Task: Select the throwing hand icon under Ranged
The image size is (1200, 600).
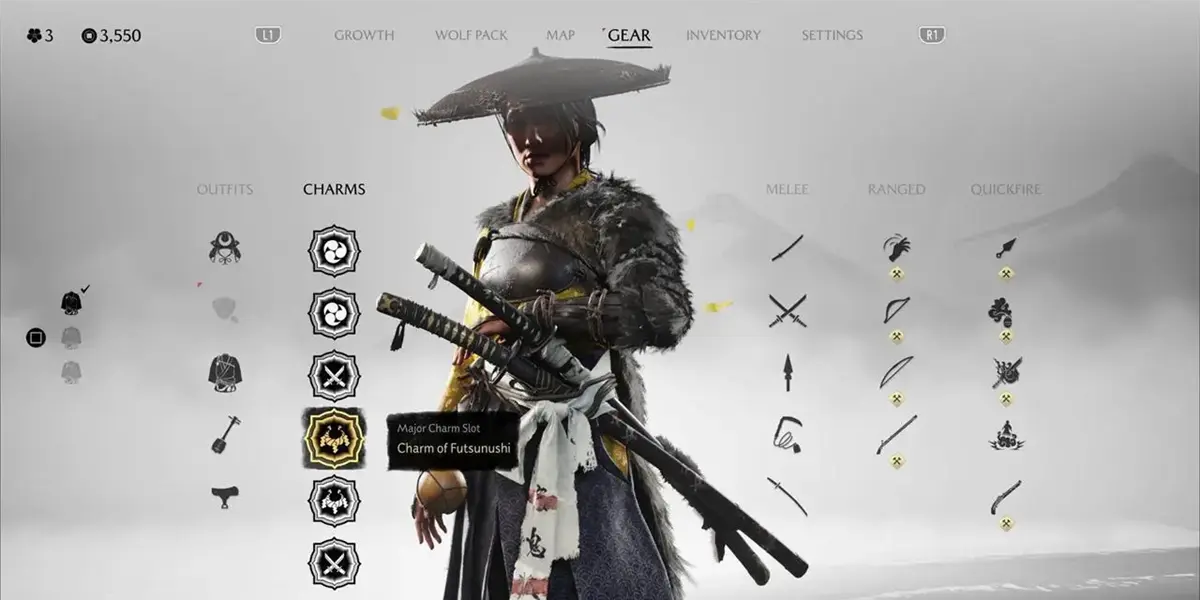Action: (x=896, y=247)
